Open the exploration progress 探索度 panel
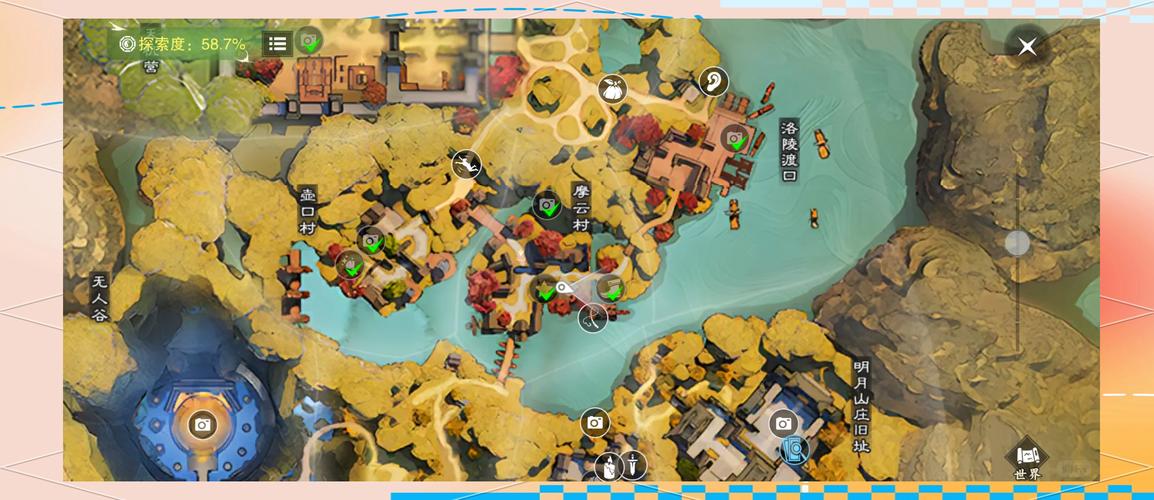The height and width of the screenshot is (500, 1154). (182, 44)
